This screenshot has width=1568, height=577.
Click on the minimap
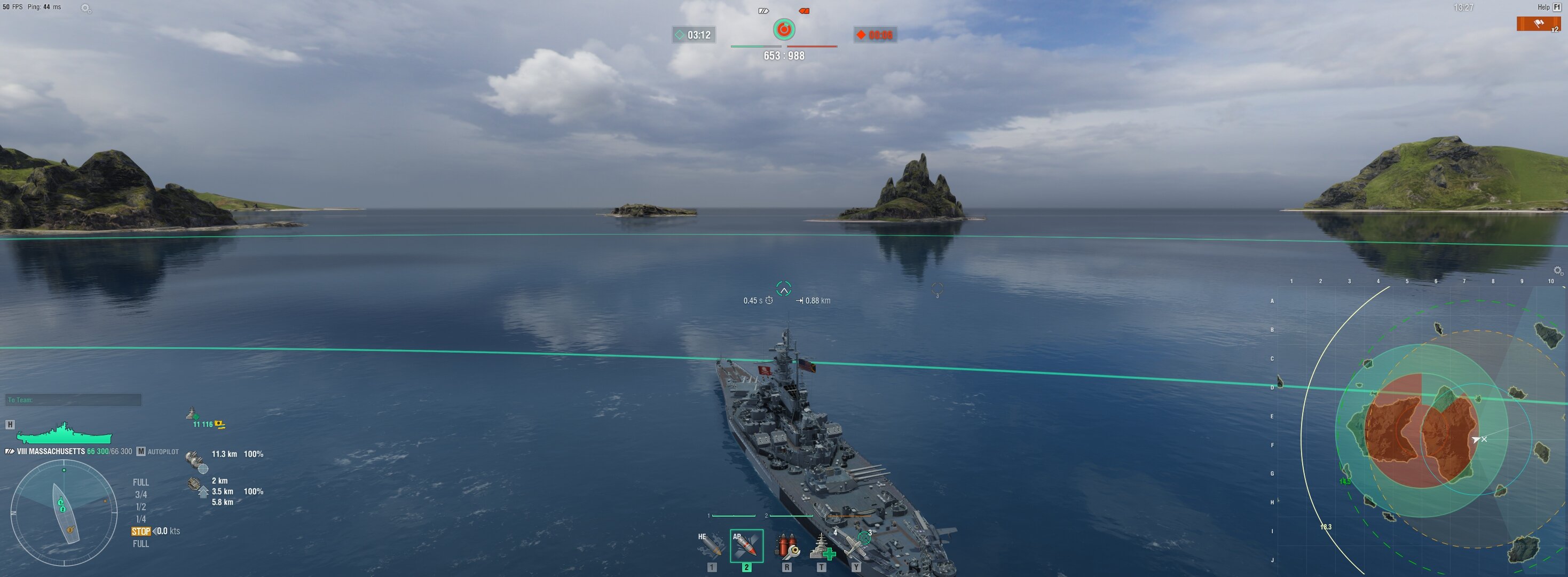point(1419,426)
